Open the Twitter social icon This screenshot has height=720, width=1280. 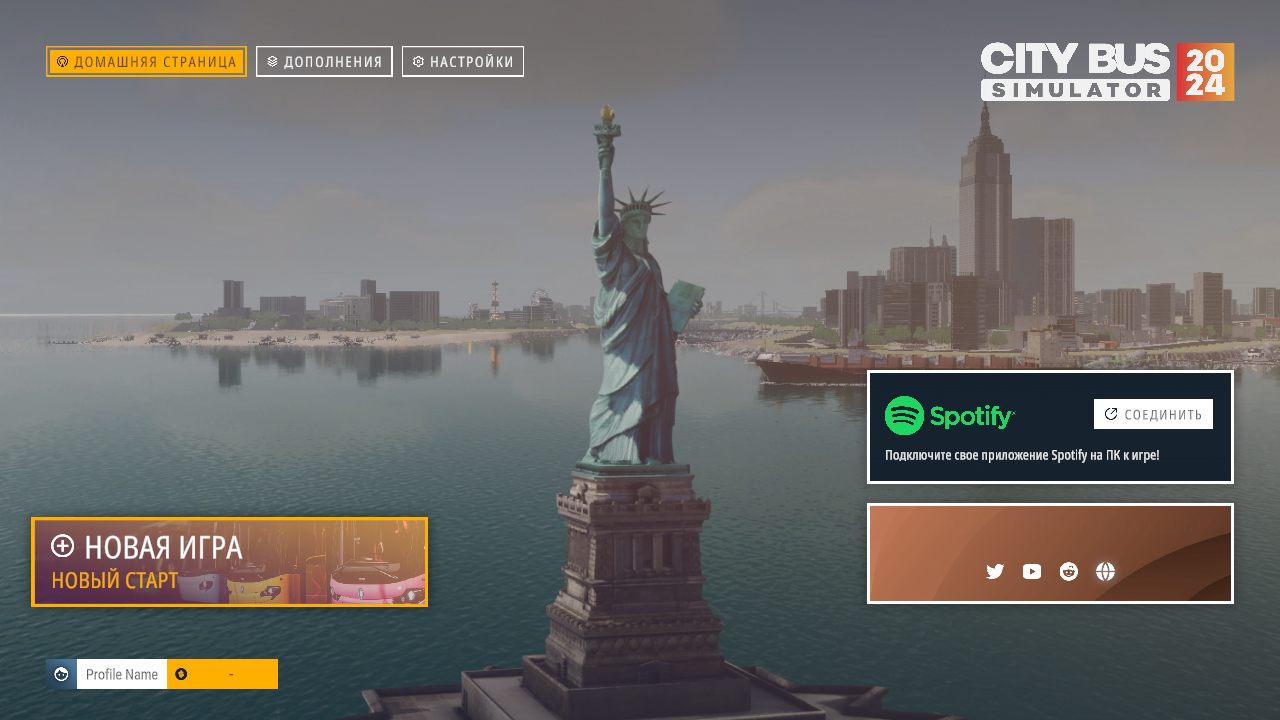[994, 571]
